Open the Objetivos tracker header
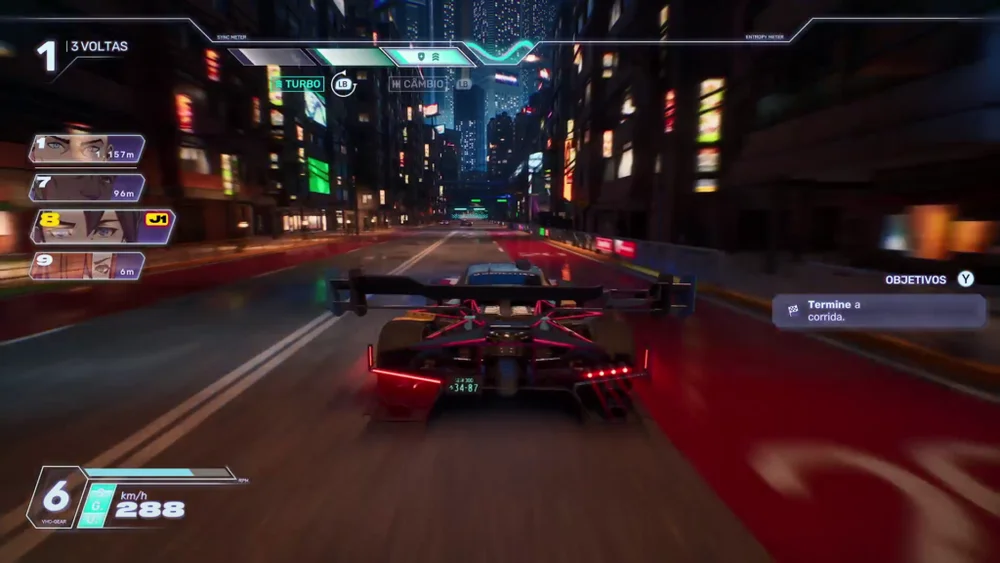The height and width of the screenshot is (563, 1000). click(928, 280)
